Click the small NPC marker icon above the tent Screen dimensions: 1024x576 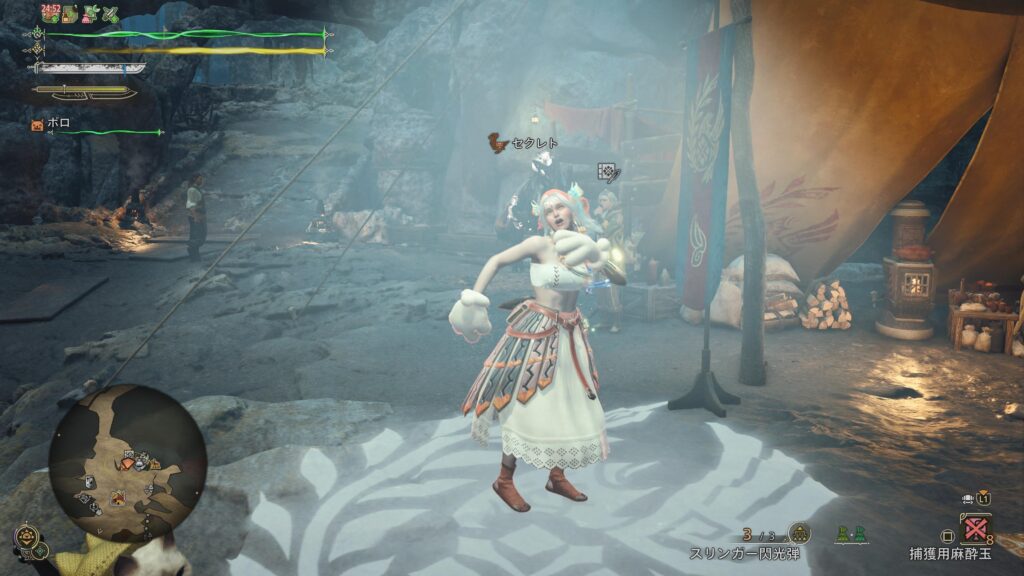(x=606, y=172)
